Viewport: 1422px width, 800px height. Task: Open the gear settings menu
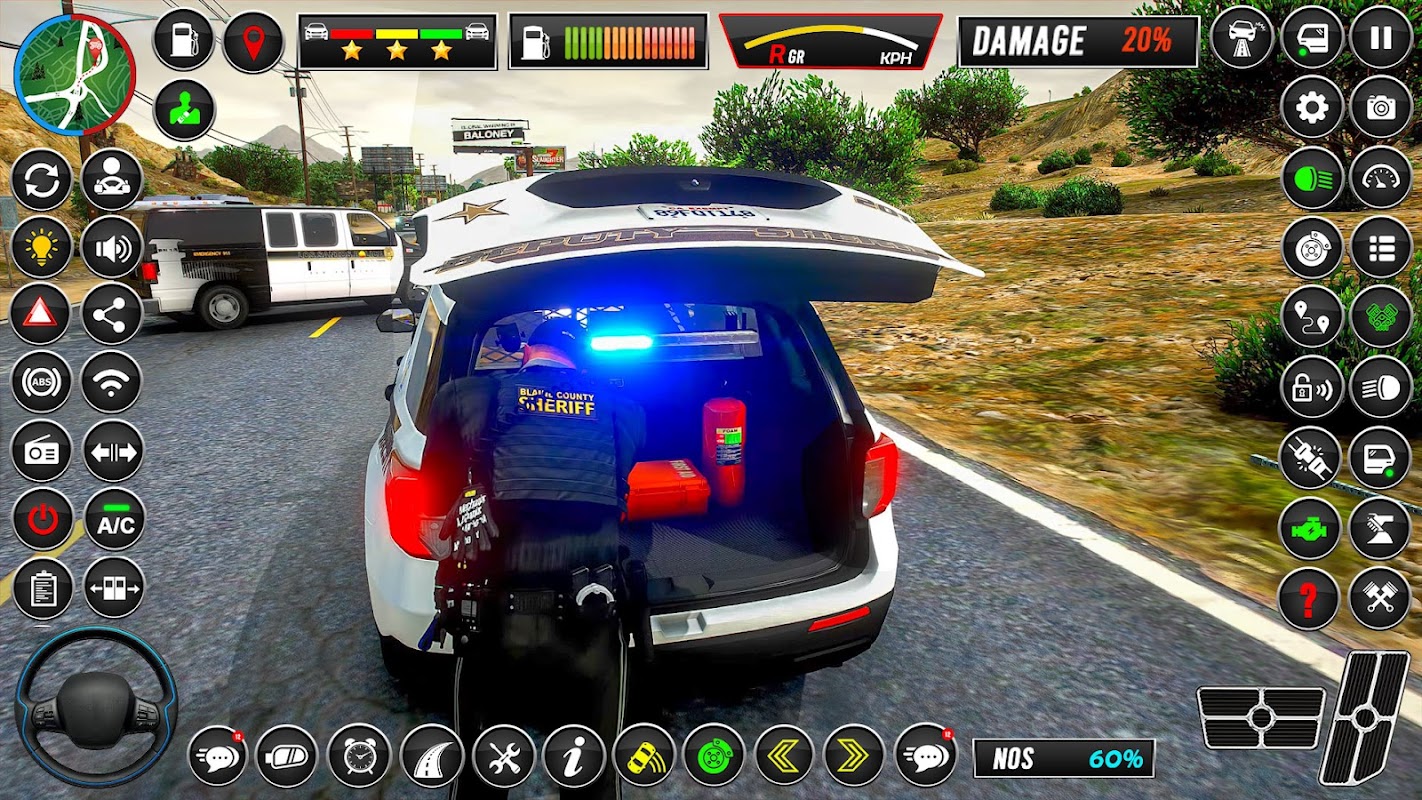pyautogui.click(x=1312, y=107)
